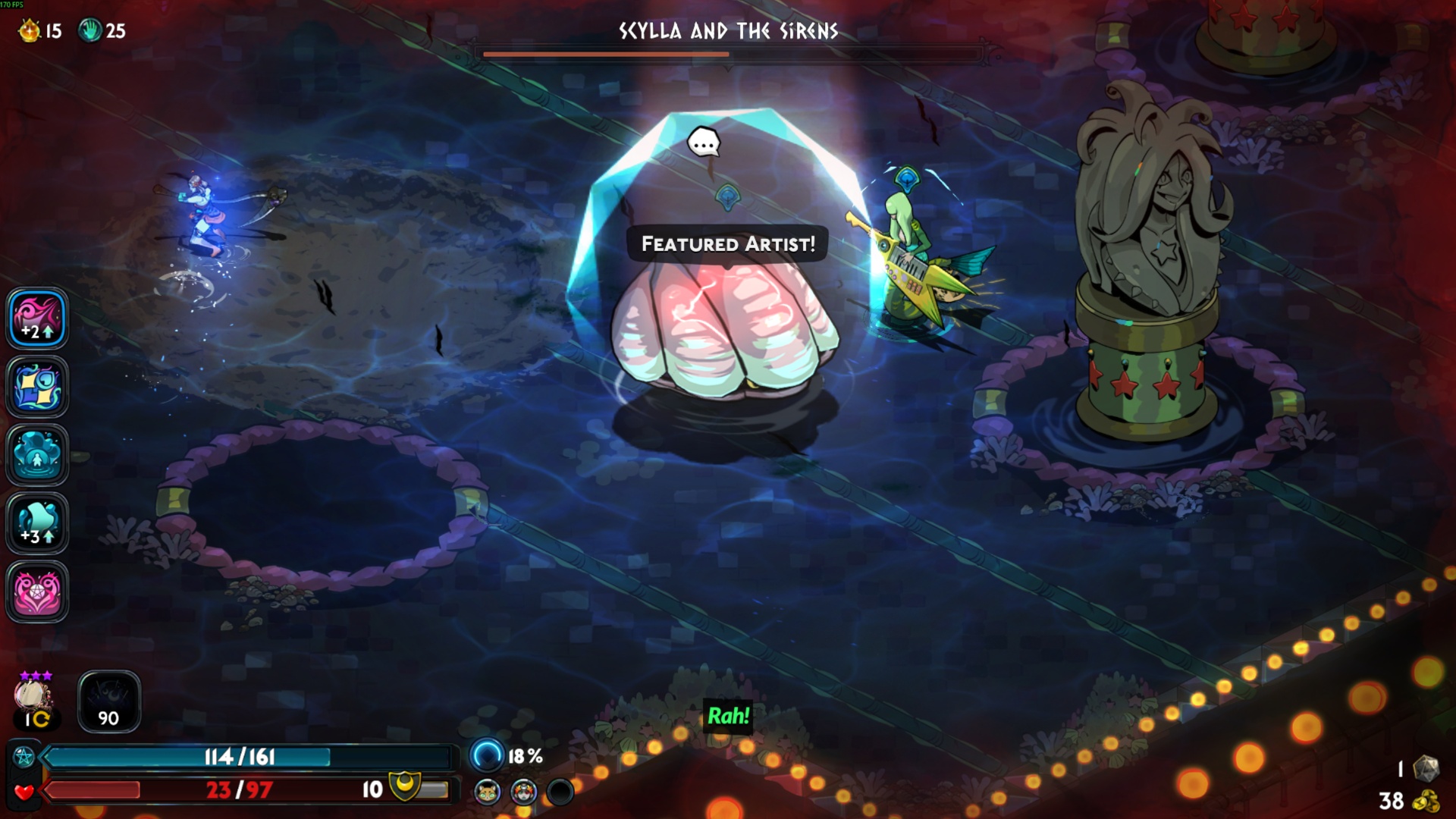This screenshot has height=819, width=1456.
Task: Click the Death Defiance shield icon
Action: [405, 786]
